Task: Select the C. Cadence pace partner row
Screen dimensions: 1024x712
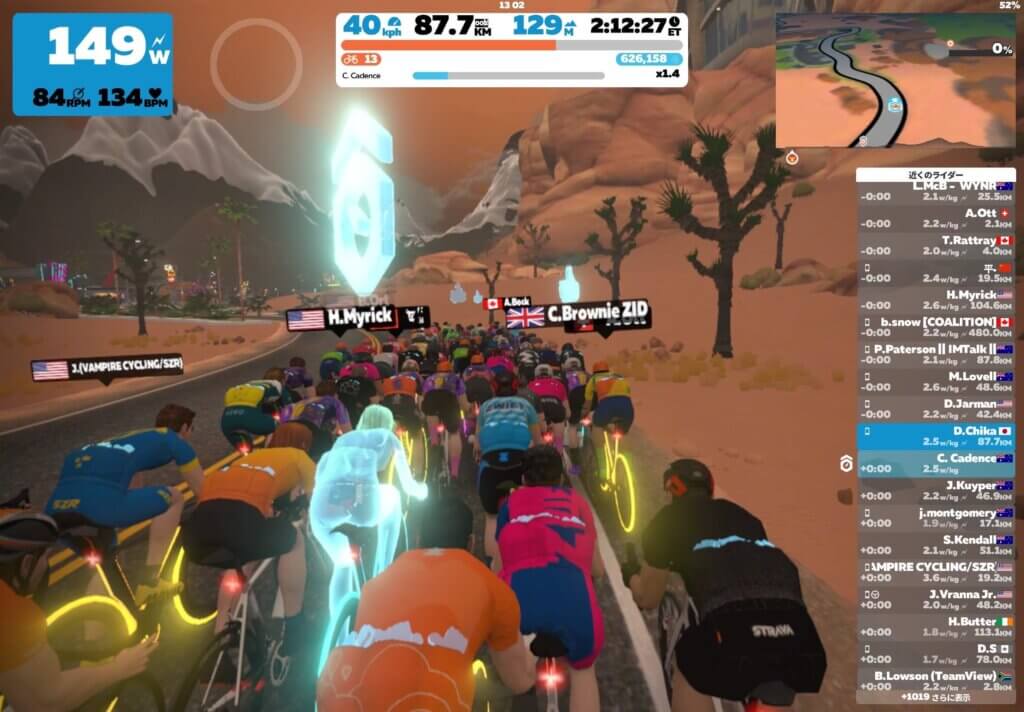Action: [x=935, y=462]
